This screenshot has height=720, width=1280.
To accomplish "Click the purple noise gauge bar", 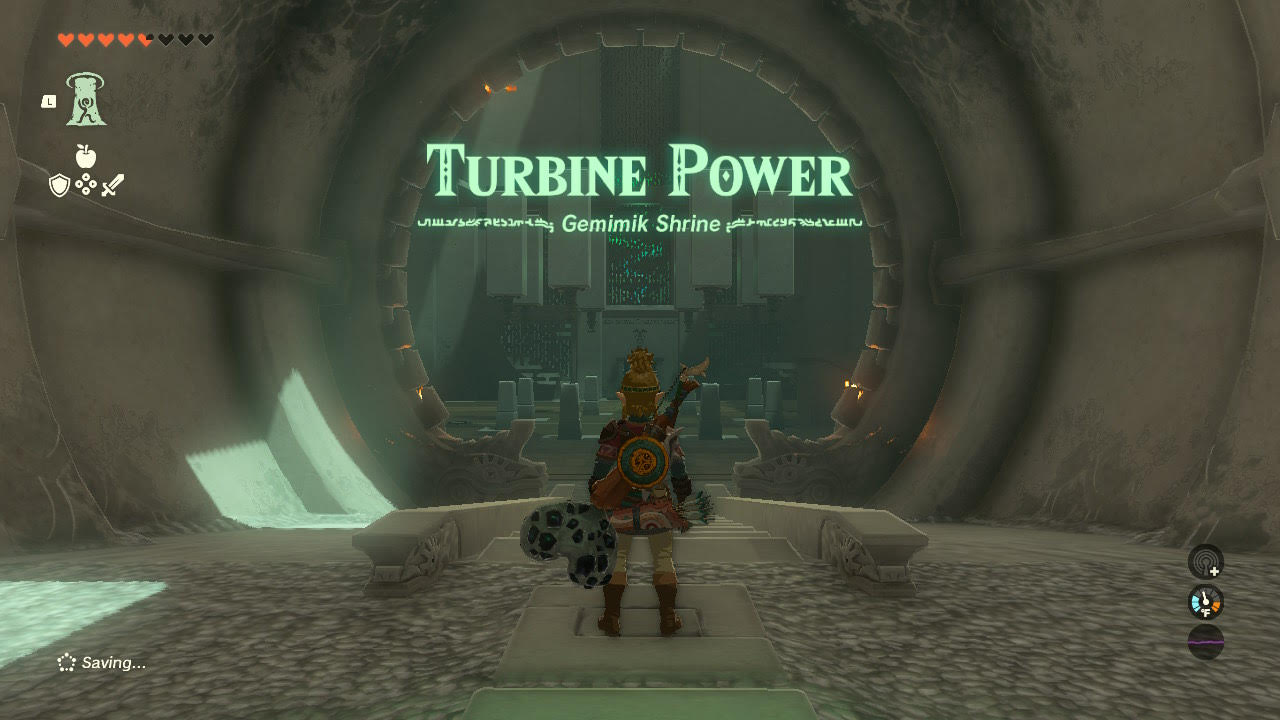I will pos(1205,642).
